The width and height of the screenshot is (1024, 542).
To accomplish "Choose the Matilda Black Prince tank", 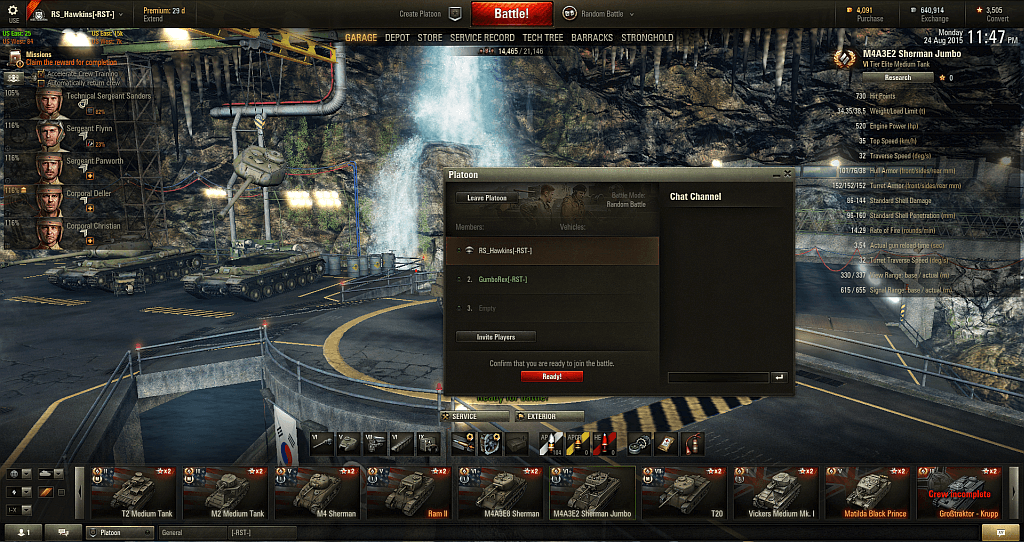I will point(868,492).
